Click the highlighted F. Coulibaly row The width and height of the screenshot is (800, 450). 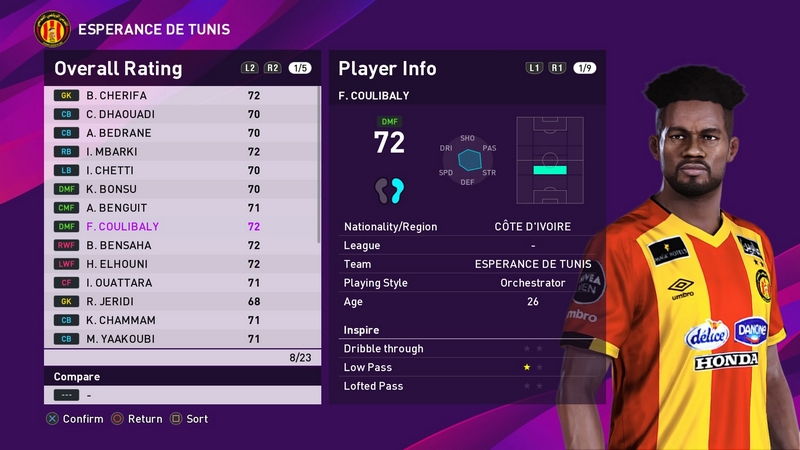click(180, 227)
